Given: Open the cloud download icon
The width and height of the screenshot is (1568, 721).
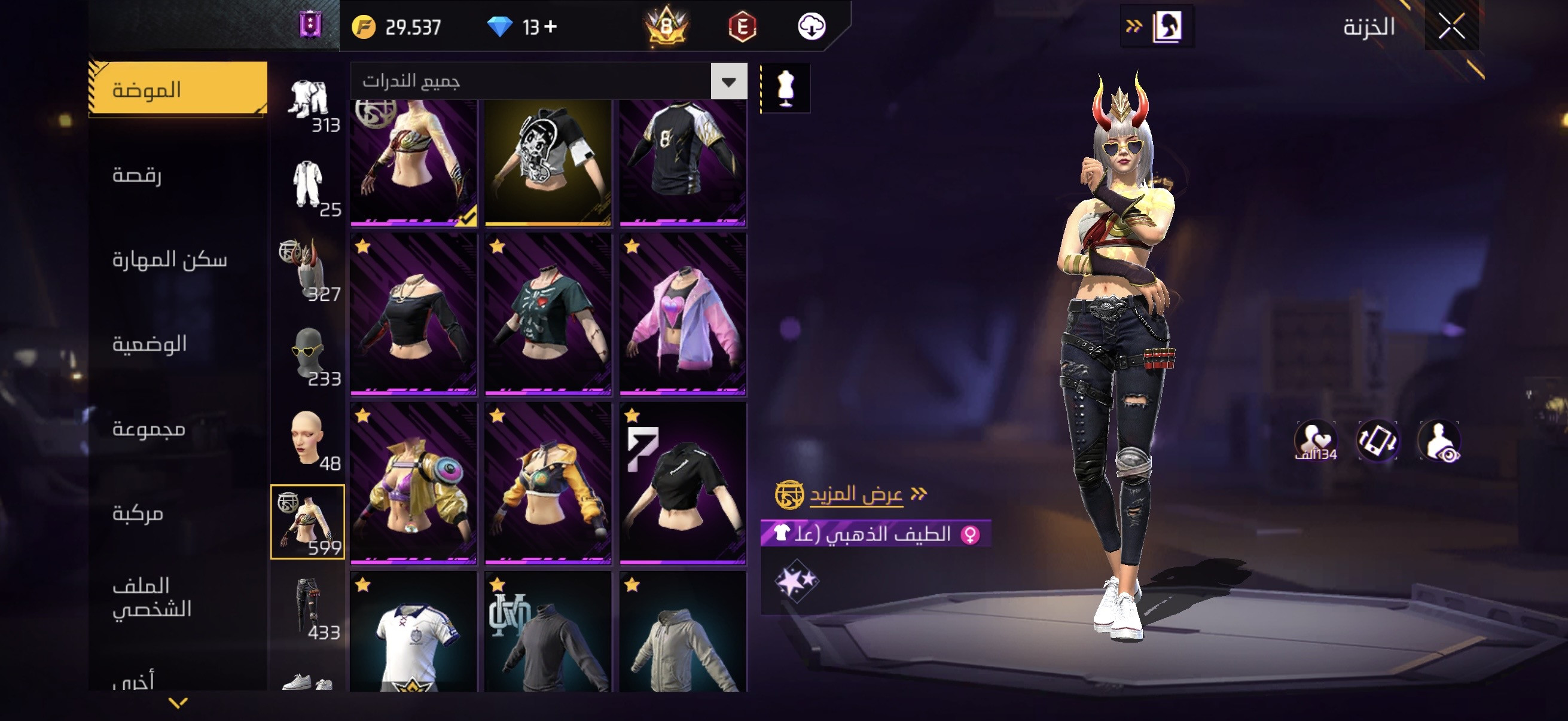Looking at the screenshot, I should point(812,27).
